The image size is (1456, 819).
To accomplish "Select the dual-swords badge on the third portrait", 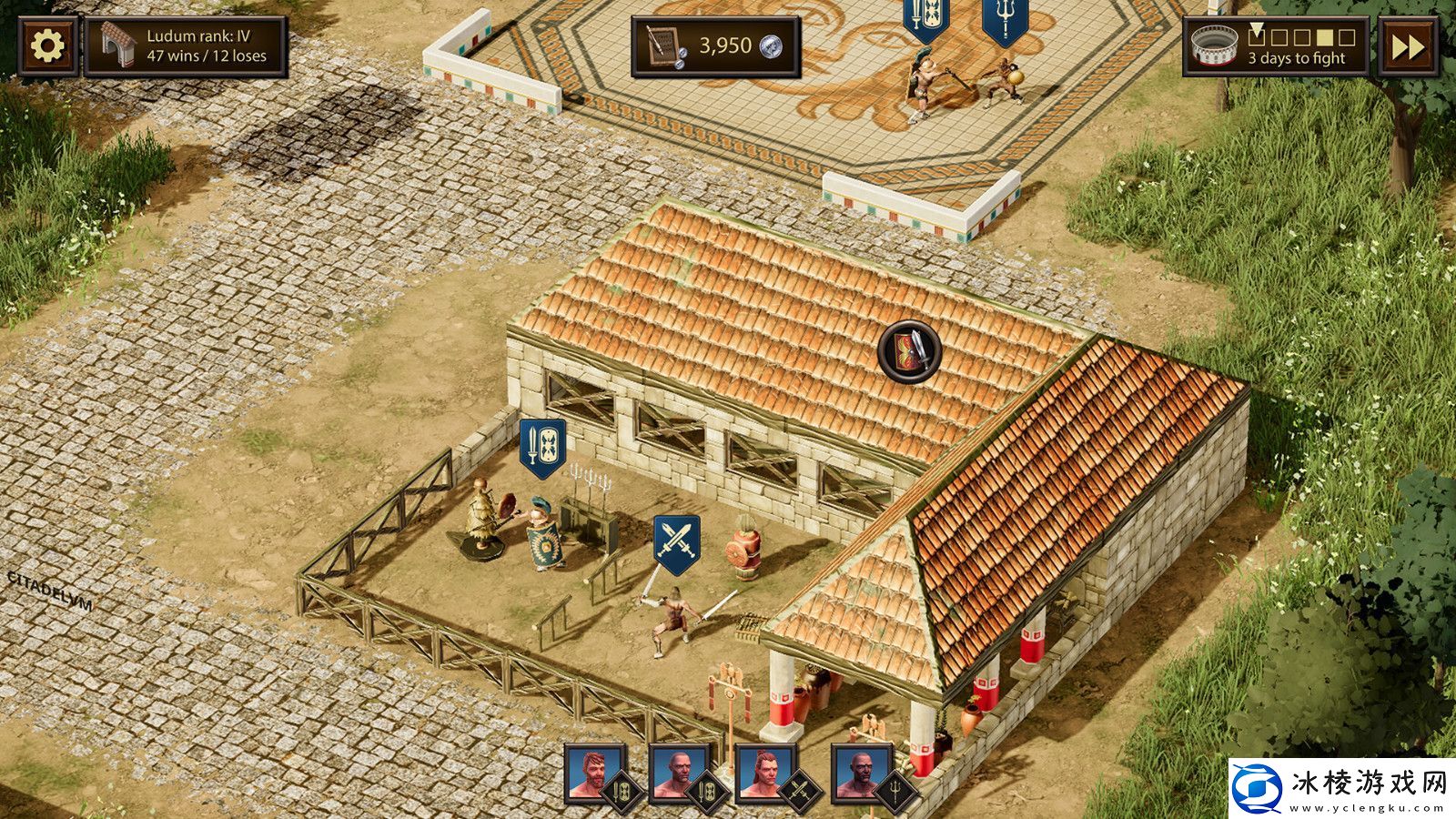I will [801, 789].
